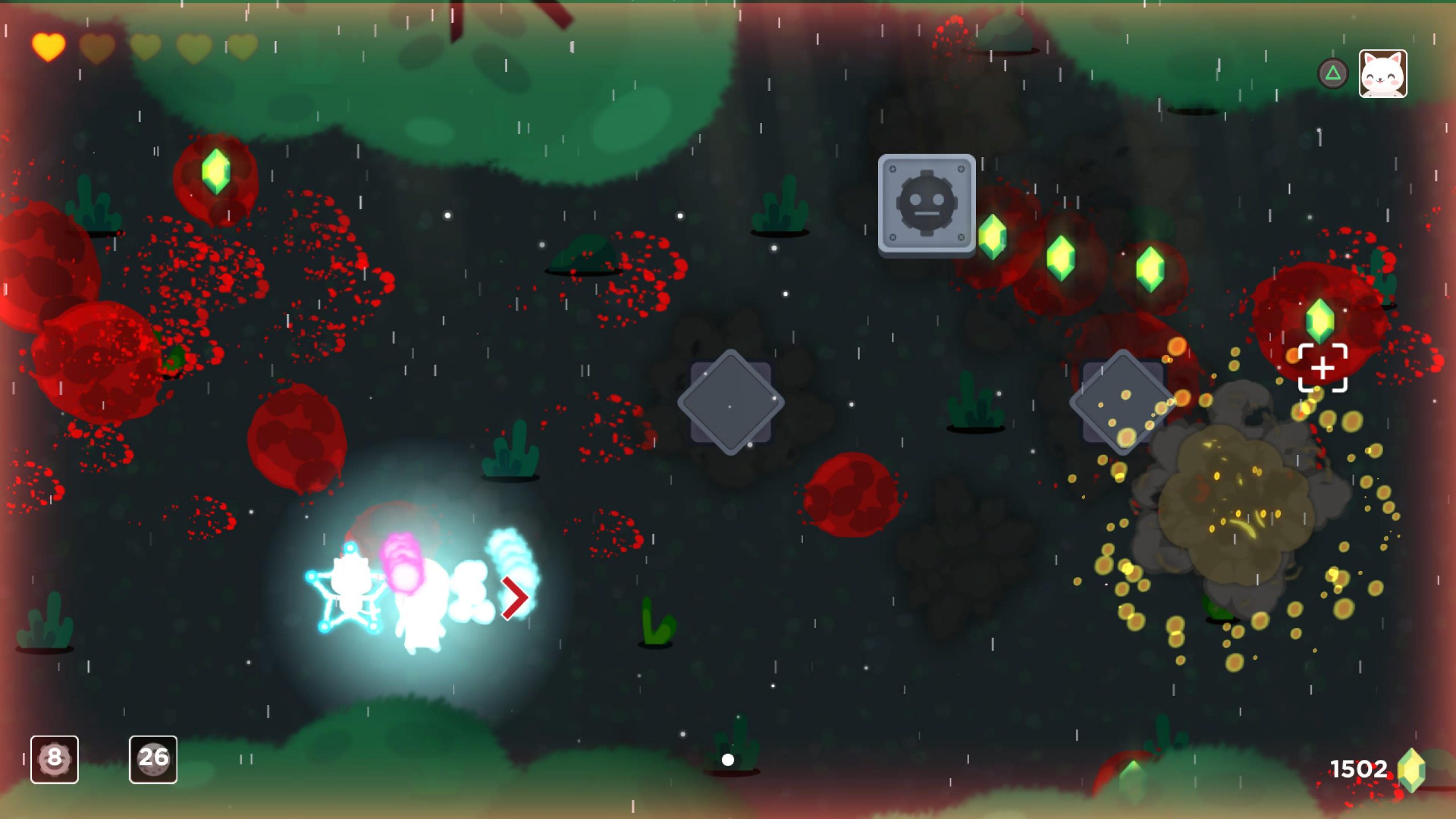Select the round bomb slot showing 26

click(x=153, y=759)
